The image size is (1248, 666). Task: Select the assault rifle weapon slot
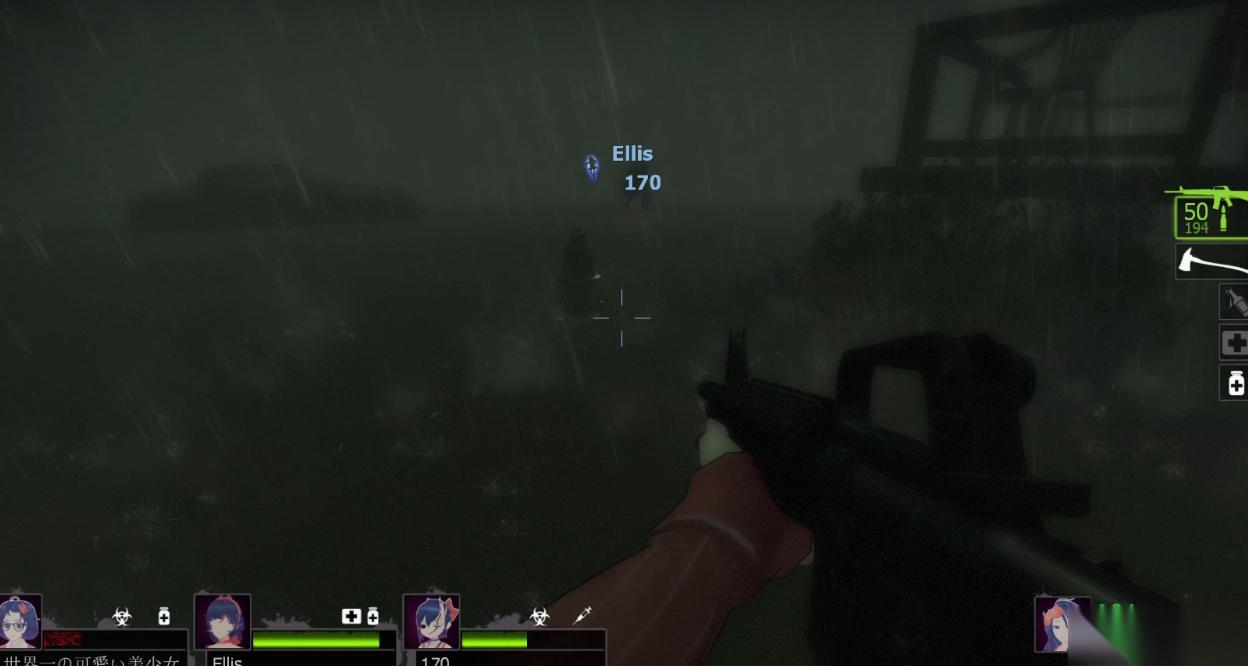1211,214
